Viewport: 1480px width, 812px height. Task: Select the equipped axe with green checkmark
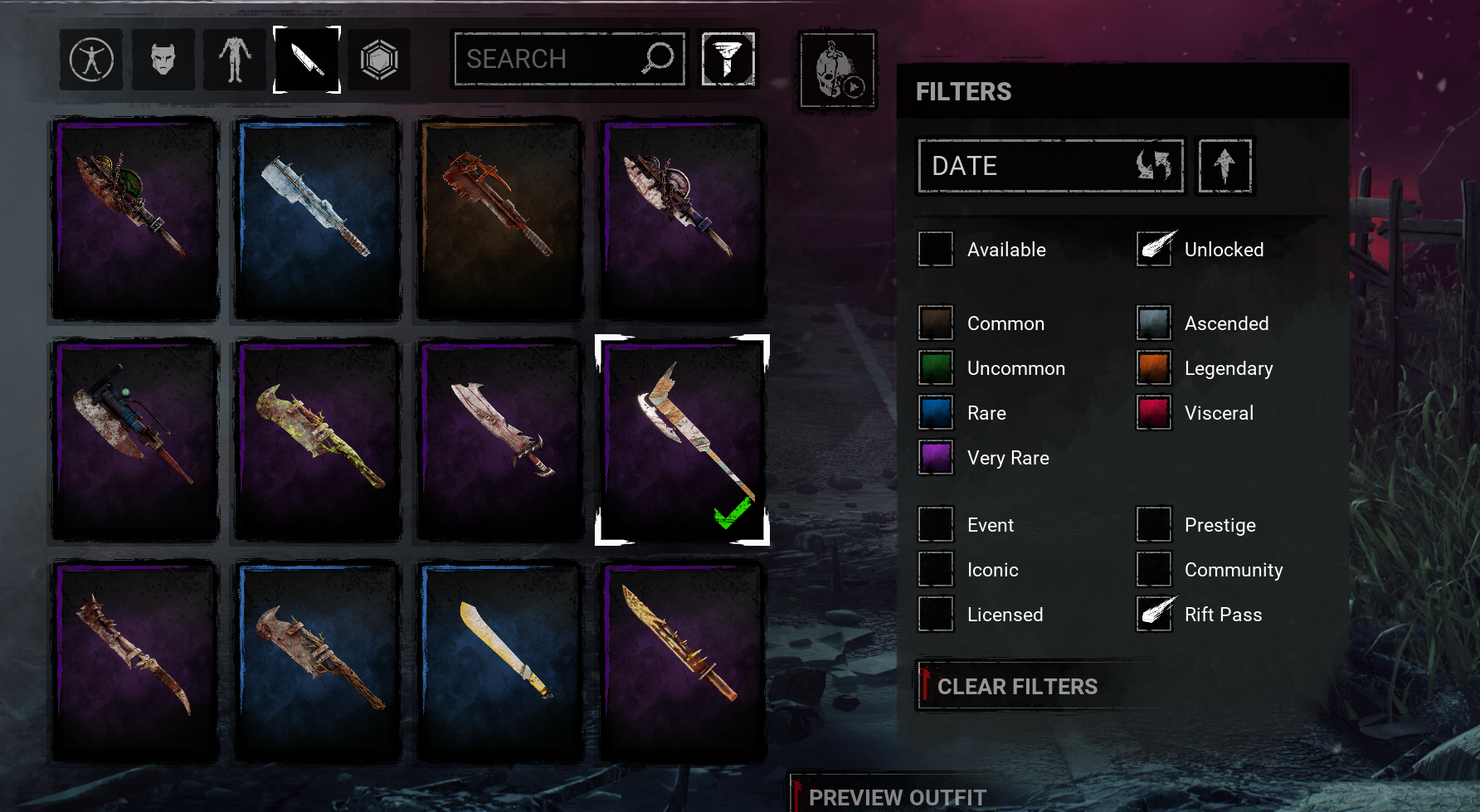682,440
